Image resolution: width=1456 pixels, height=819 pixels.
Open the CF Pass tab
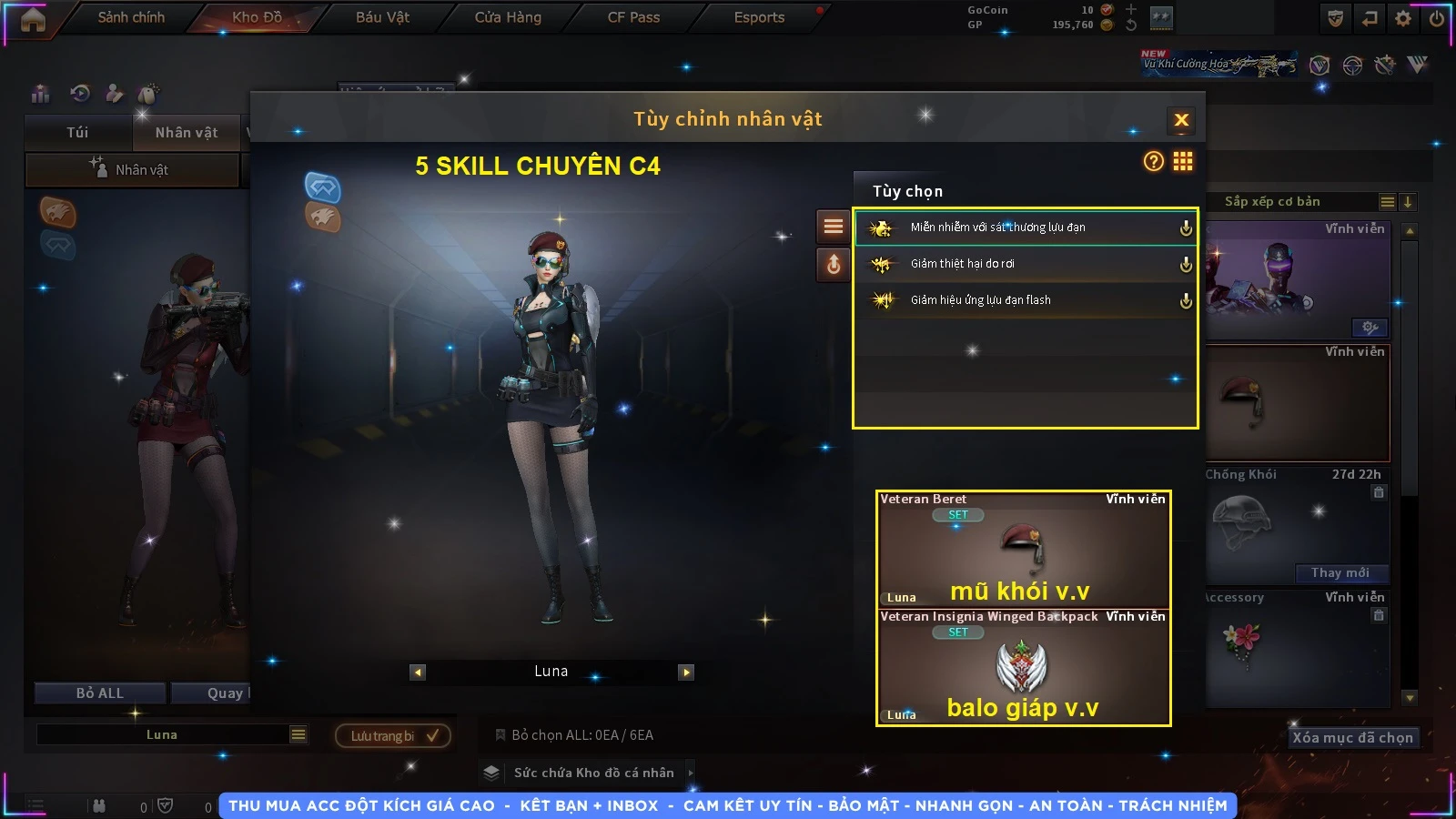pyautogui.click(x=633, y=17)
